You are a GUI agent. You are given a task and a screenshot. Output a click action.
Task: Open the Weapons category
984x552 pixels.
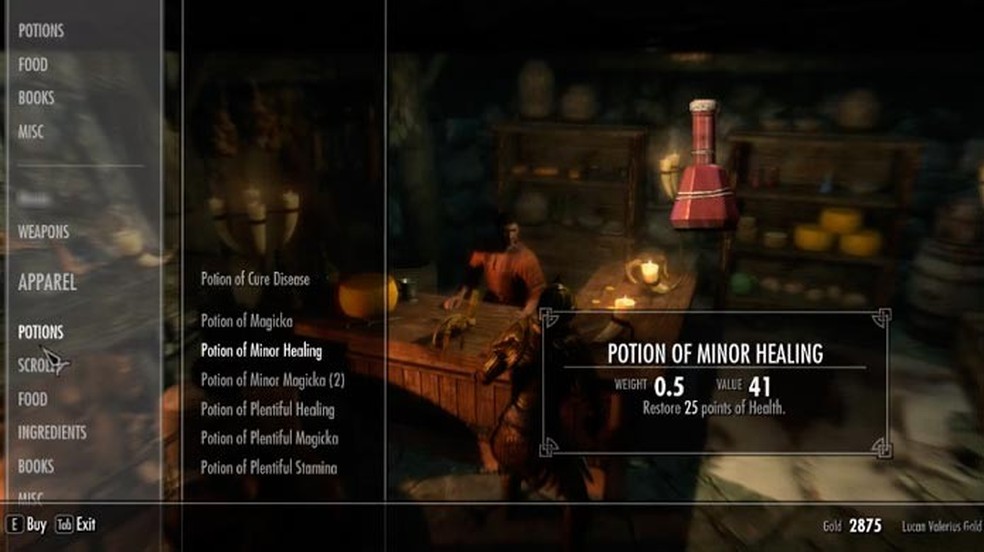(x=44, y=232)
